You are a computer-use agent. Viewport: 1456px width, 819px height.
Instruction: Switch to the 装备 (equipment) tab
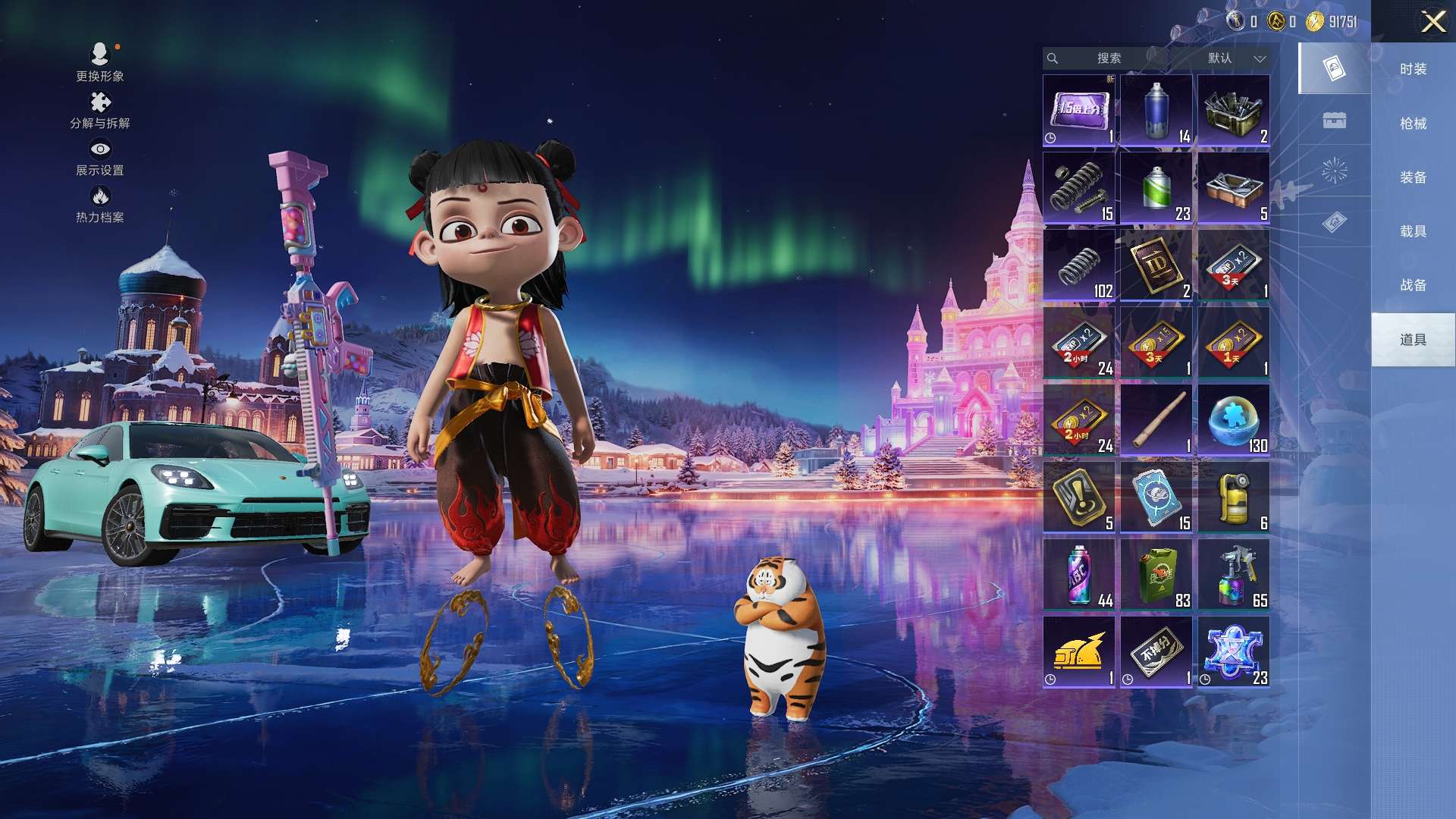point(1413,177)
